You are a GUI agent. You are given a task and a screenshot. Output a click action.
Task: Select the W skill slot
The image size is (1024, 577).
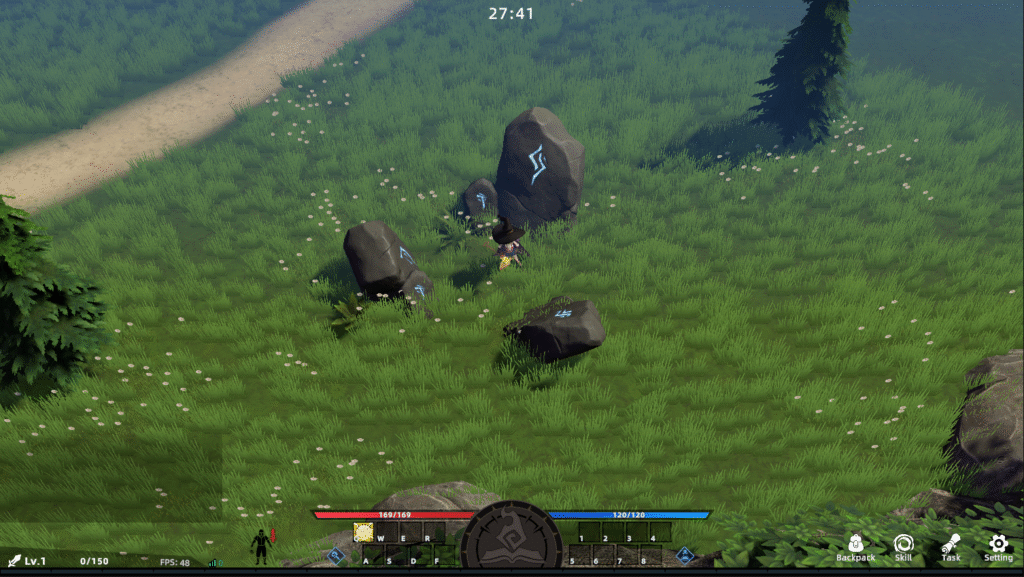[387, 532]
